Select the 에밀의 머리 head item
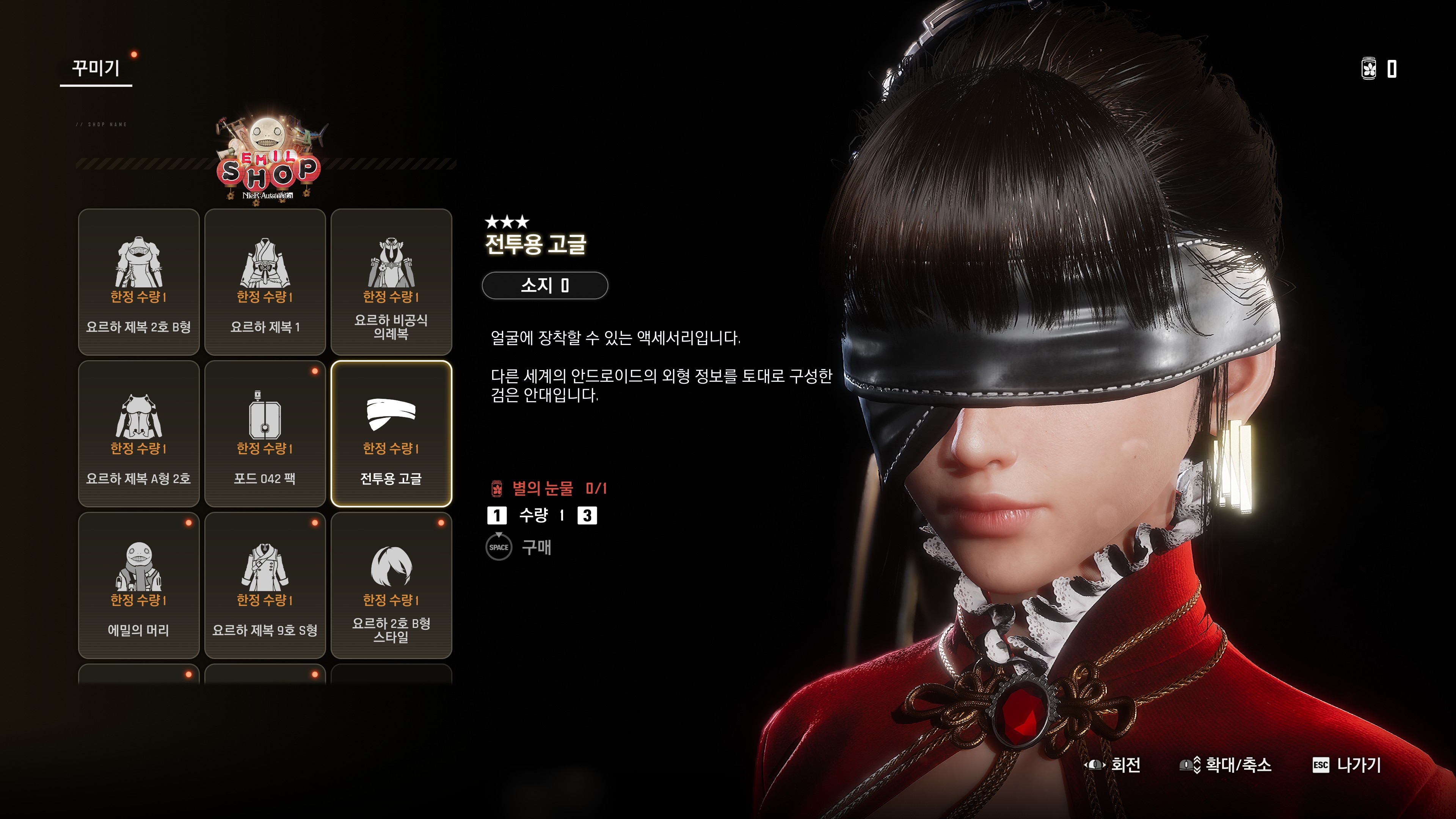 (x=138, y=585)
